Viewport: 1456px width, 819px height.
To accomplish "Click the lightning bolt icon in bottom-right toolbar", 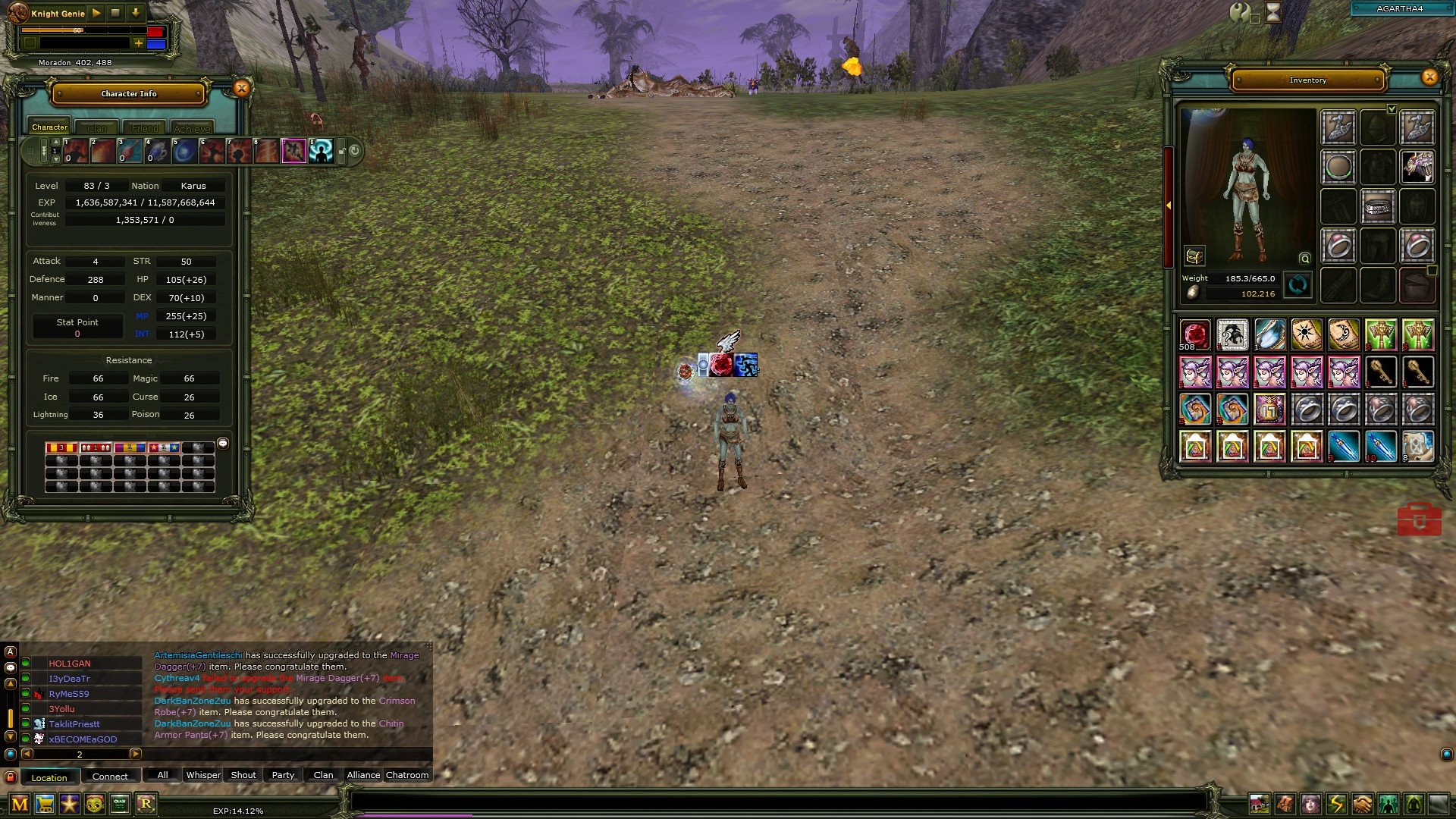I will click(1335, 802).
